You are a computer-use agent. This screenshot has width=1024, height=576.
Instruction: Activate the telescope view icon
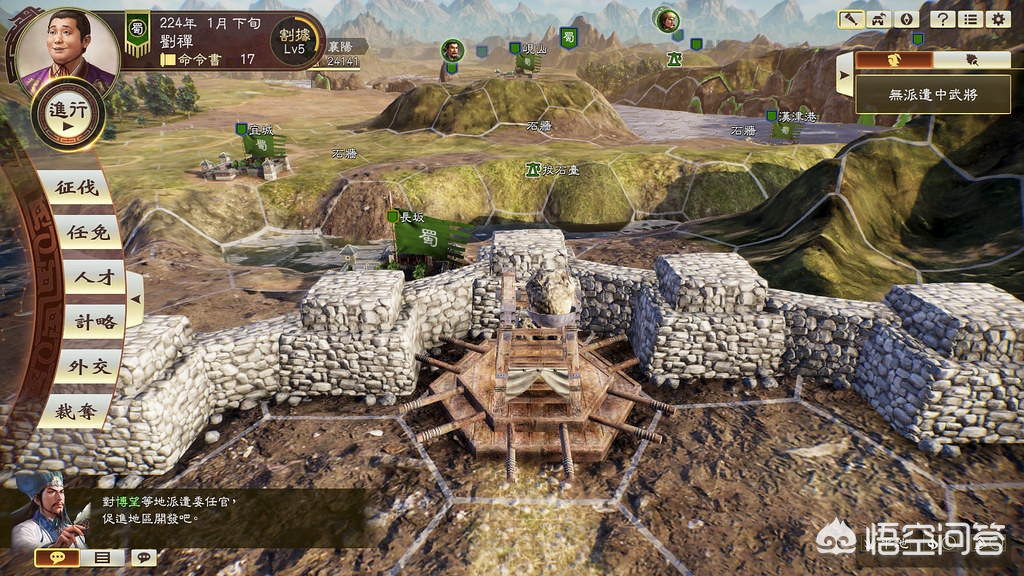point(851,19)
